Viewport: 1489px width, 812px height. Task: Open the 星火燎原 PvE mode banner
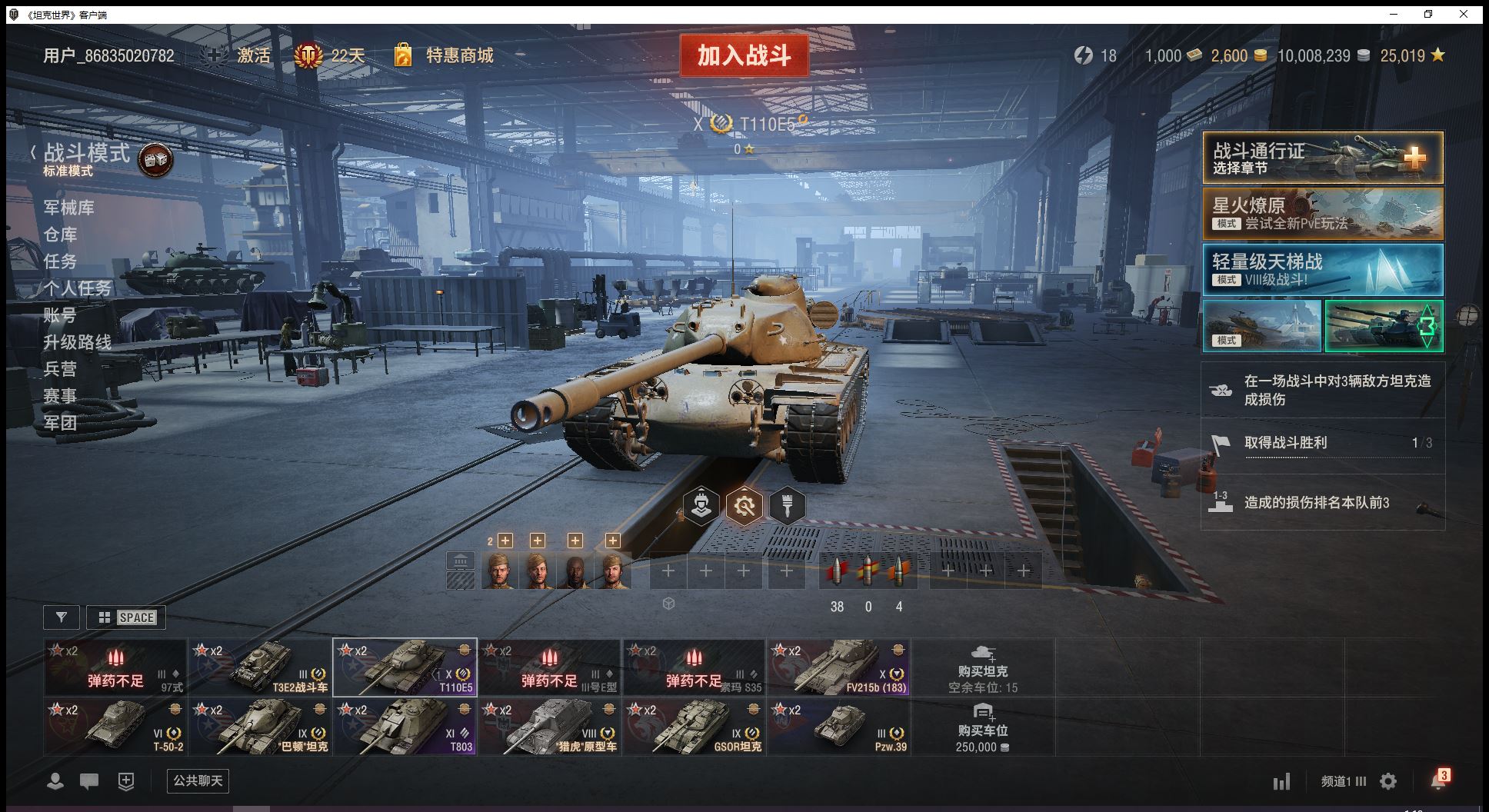[1322, 214]
